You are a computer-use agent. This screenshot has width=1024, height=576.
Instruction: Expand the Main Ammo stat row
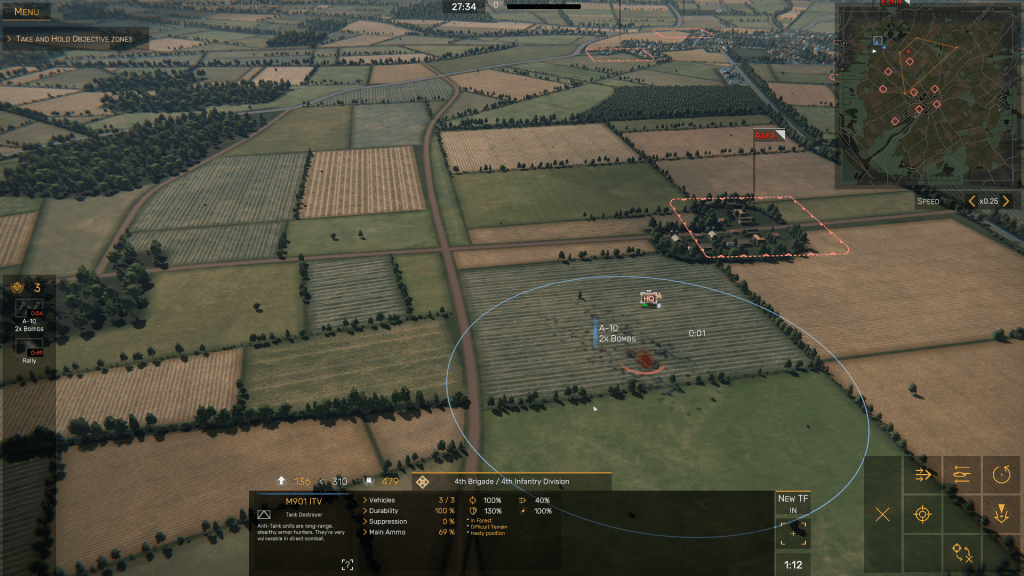pyautogui.click(x=386, y=532)
